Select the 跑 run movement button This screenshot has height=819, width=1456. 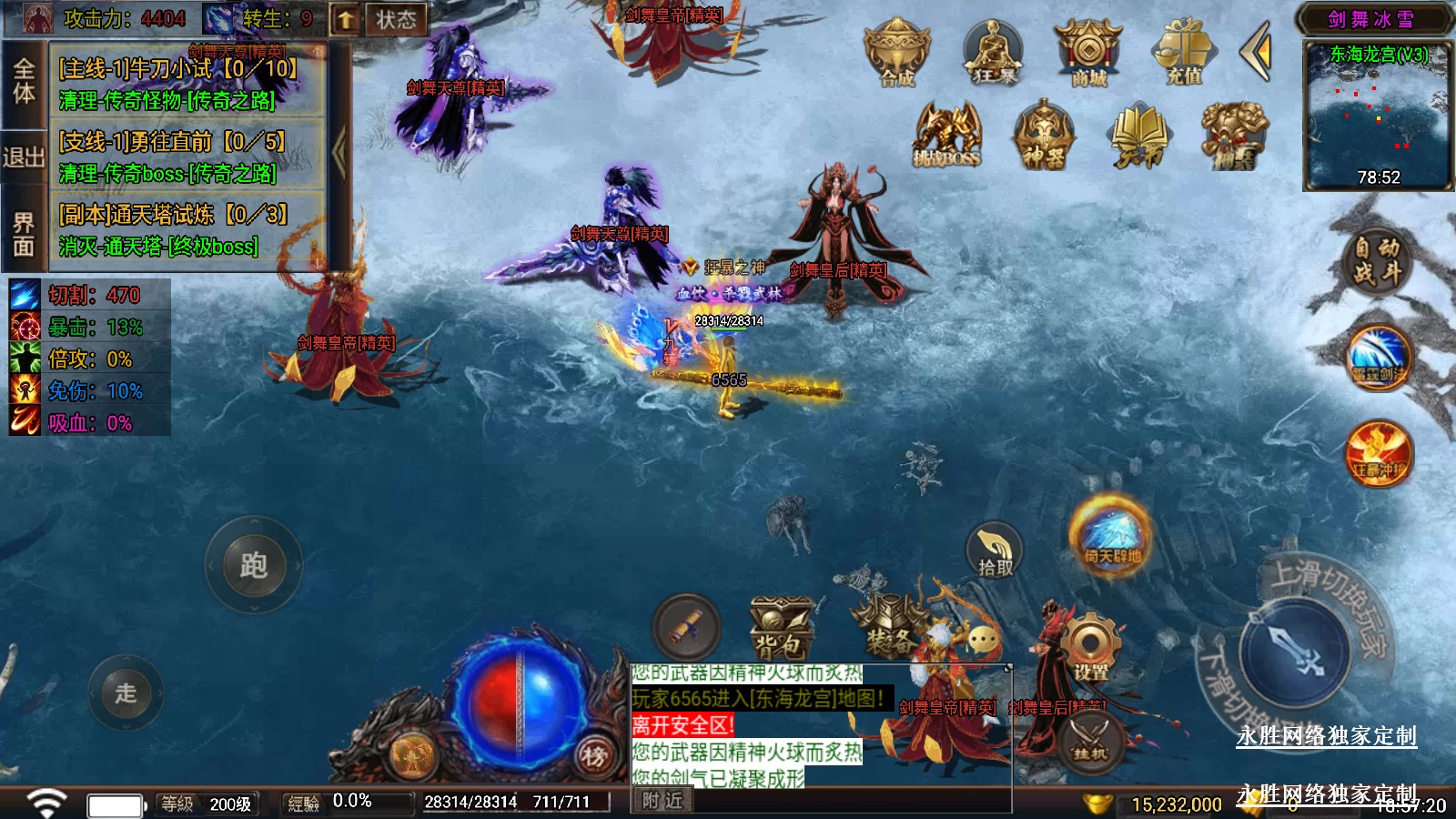[x=253, y=565]
